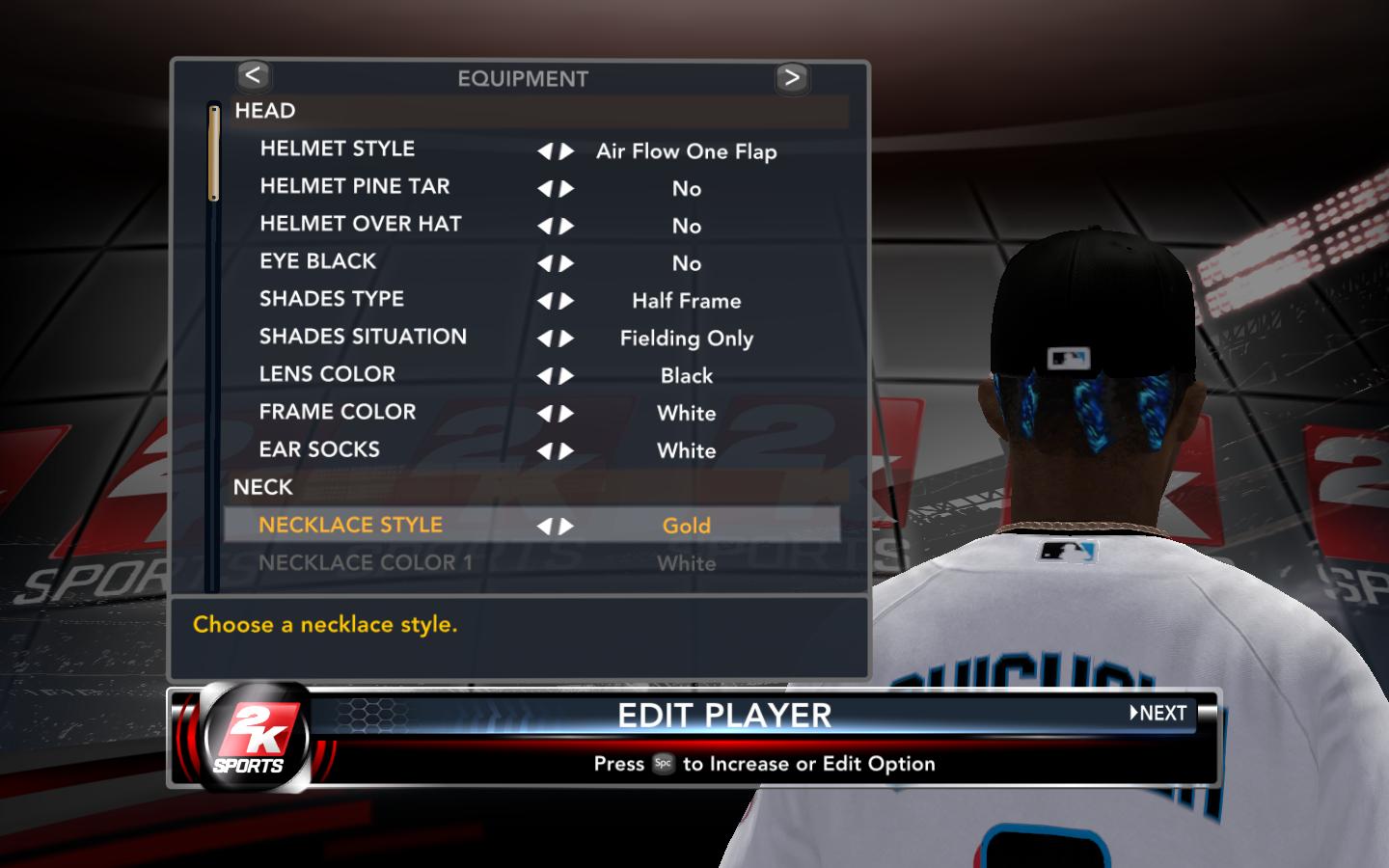Select the Eye Black setting
Image resolution: width=1389 pixels, height=868 pixels.
[x=317, y=262]
